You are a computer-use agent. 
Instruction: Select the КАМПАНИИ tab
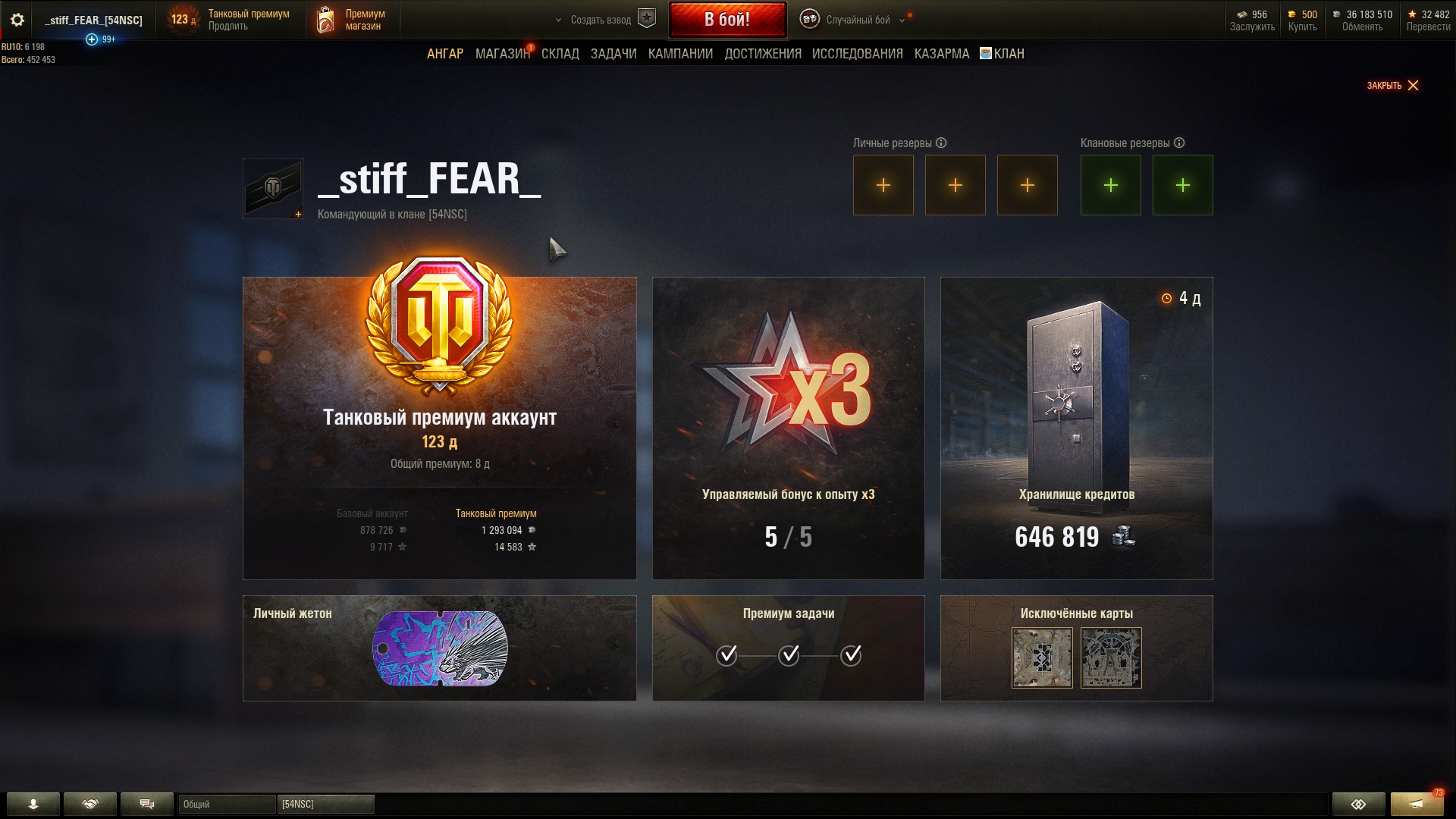tap(680, 54)
